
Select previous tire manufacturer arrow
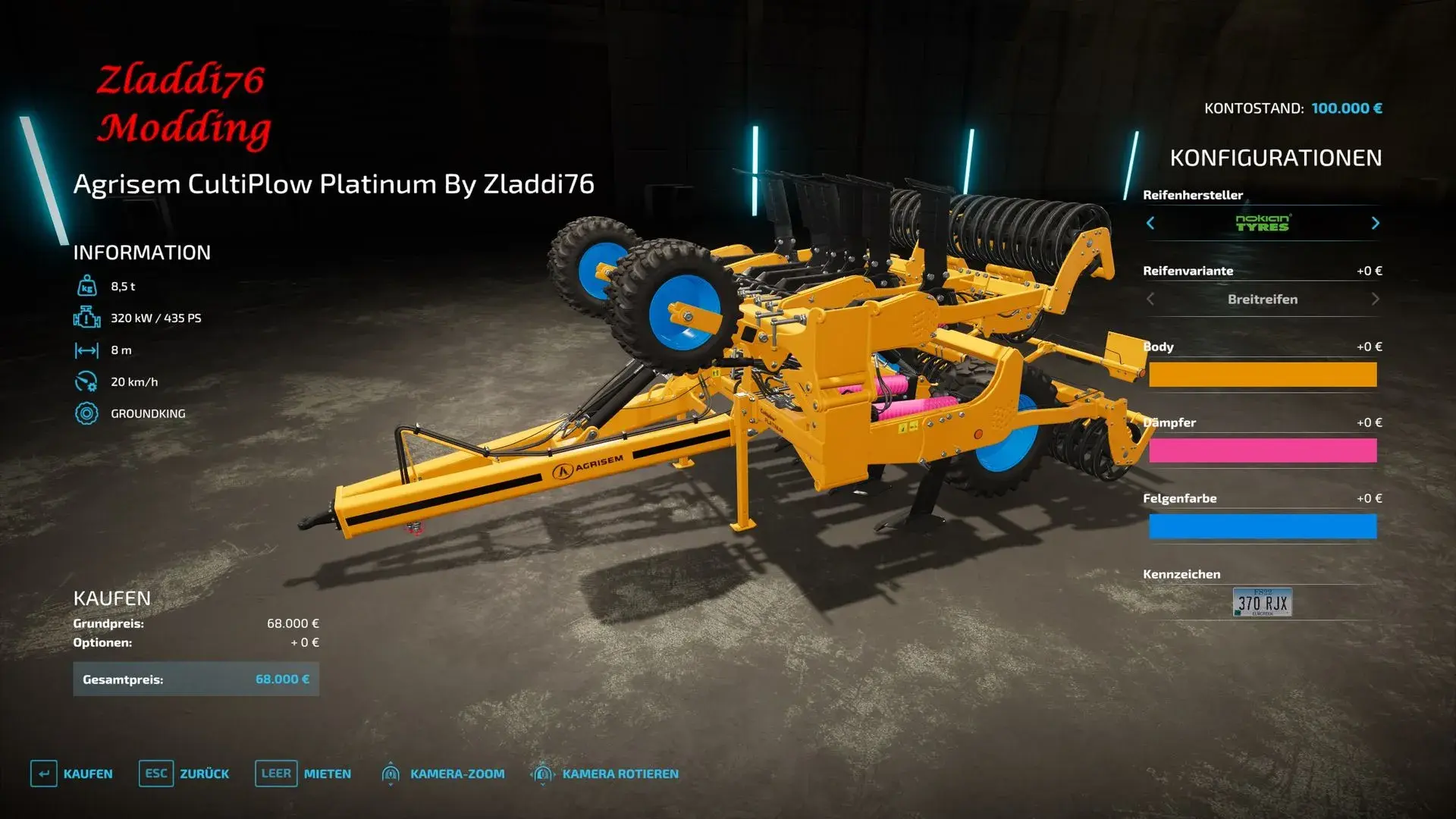click(1150, 223)
